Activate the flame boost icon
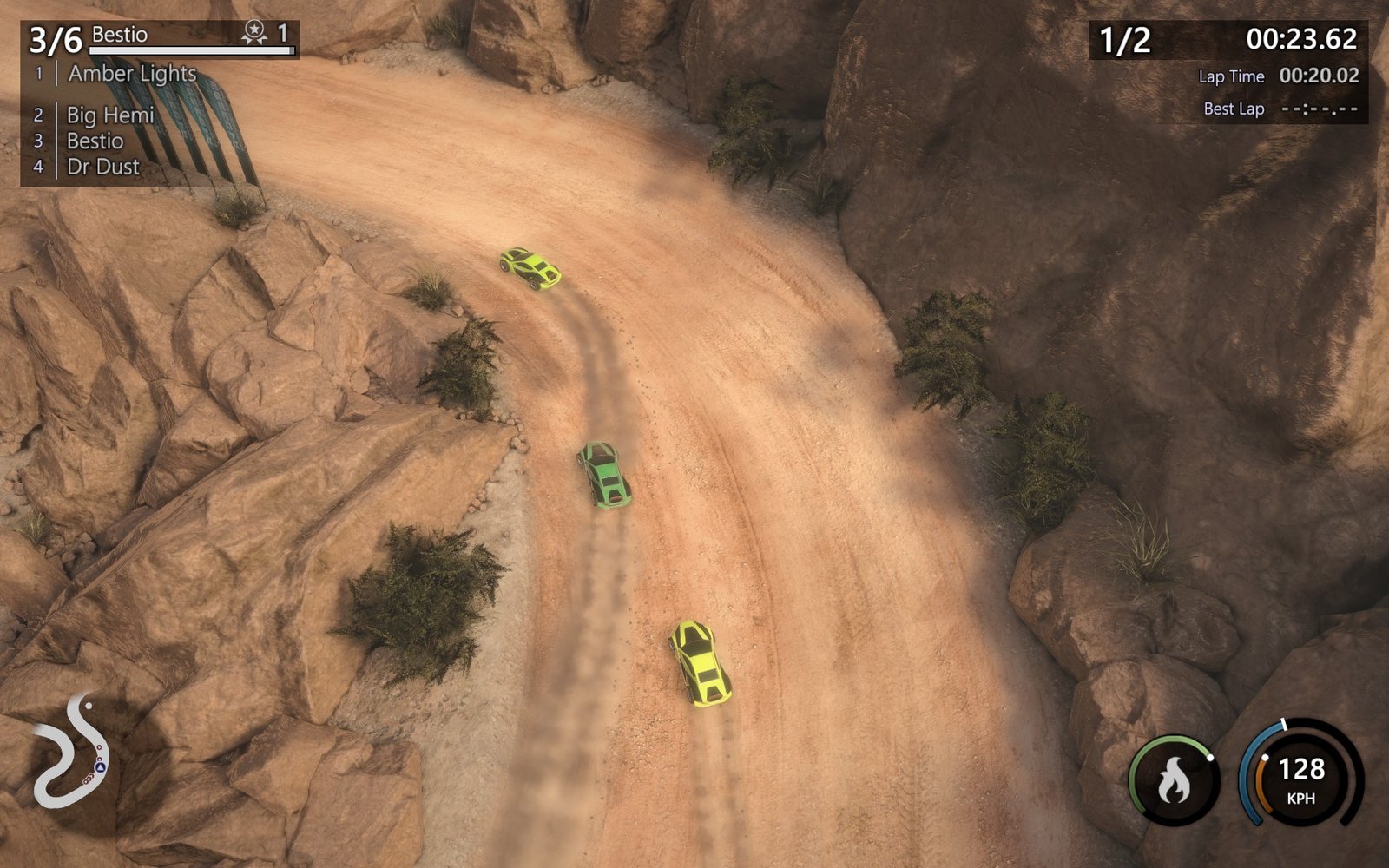This screenshot has width=1389, height=868. click(1174, 779)
